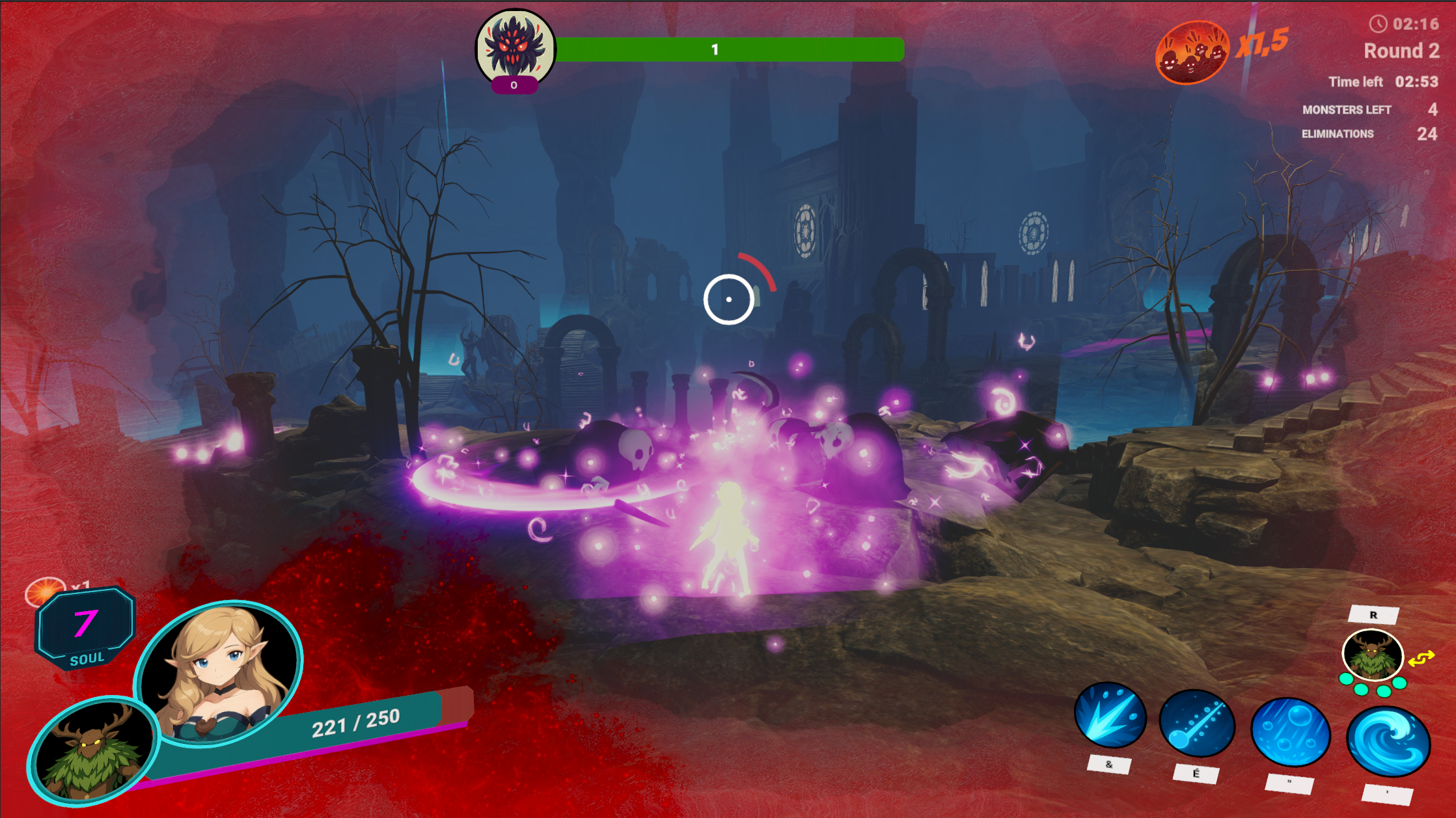Trigger the tidal wave ability
This screenshot has width=1456, height=818.
pos(1388,742)
